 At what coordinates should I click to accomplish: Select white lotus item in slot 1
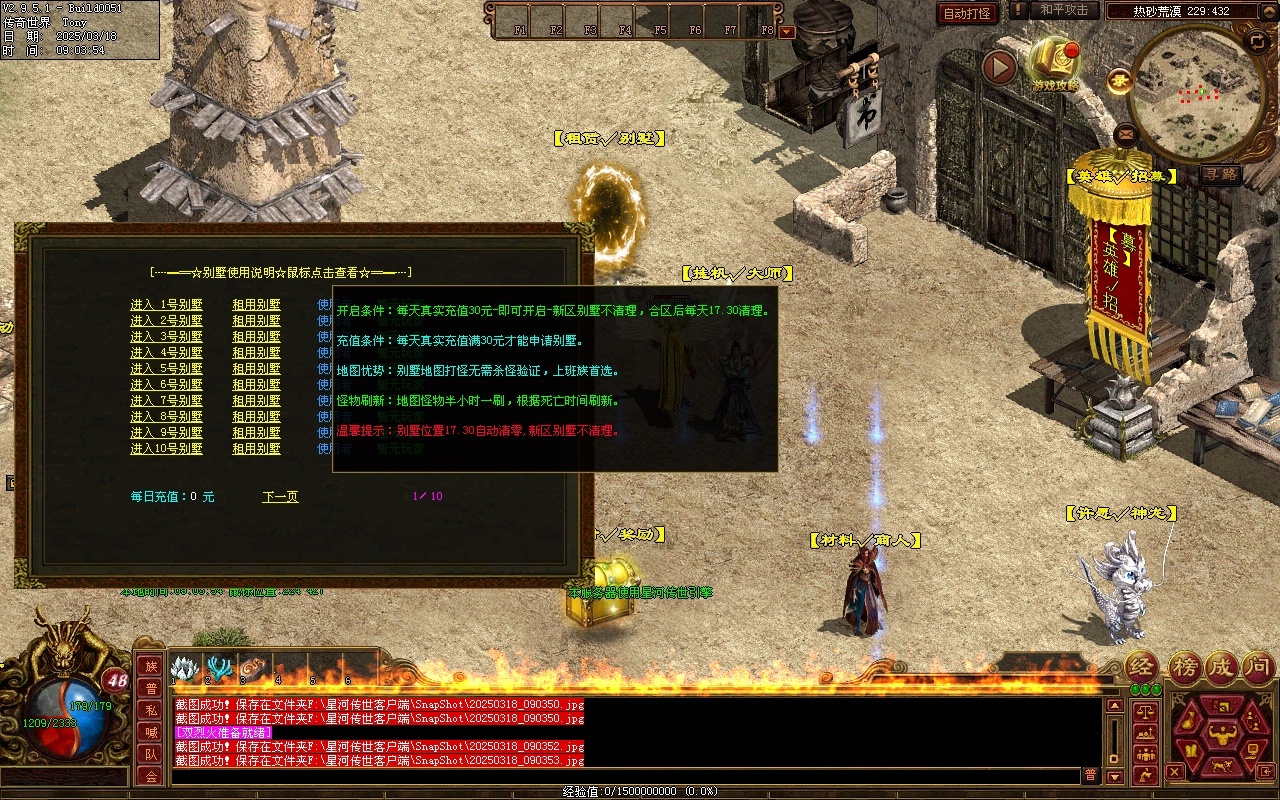[x=185, y=668]
